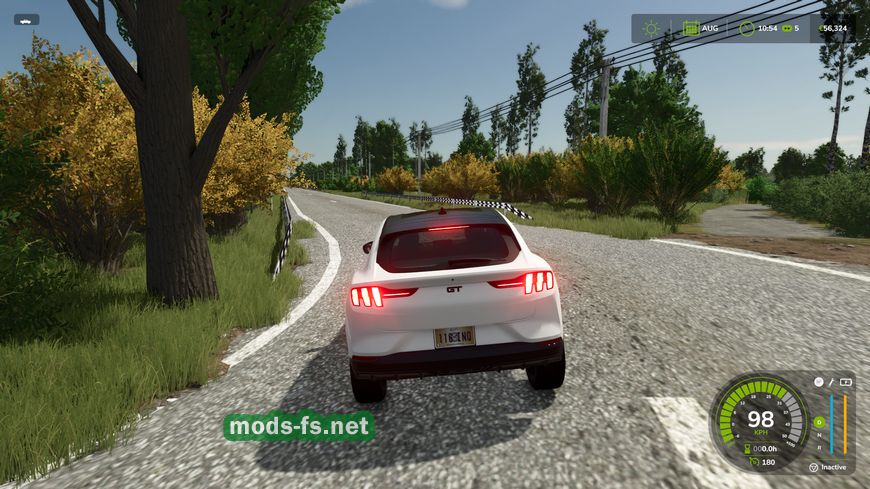870x489 pixels.
Task: Open the calendar icon showing AUG
Action: (690, 28)
